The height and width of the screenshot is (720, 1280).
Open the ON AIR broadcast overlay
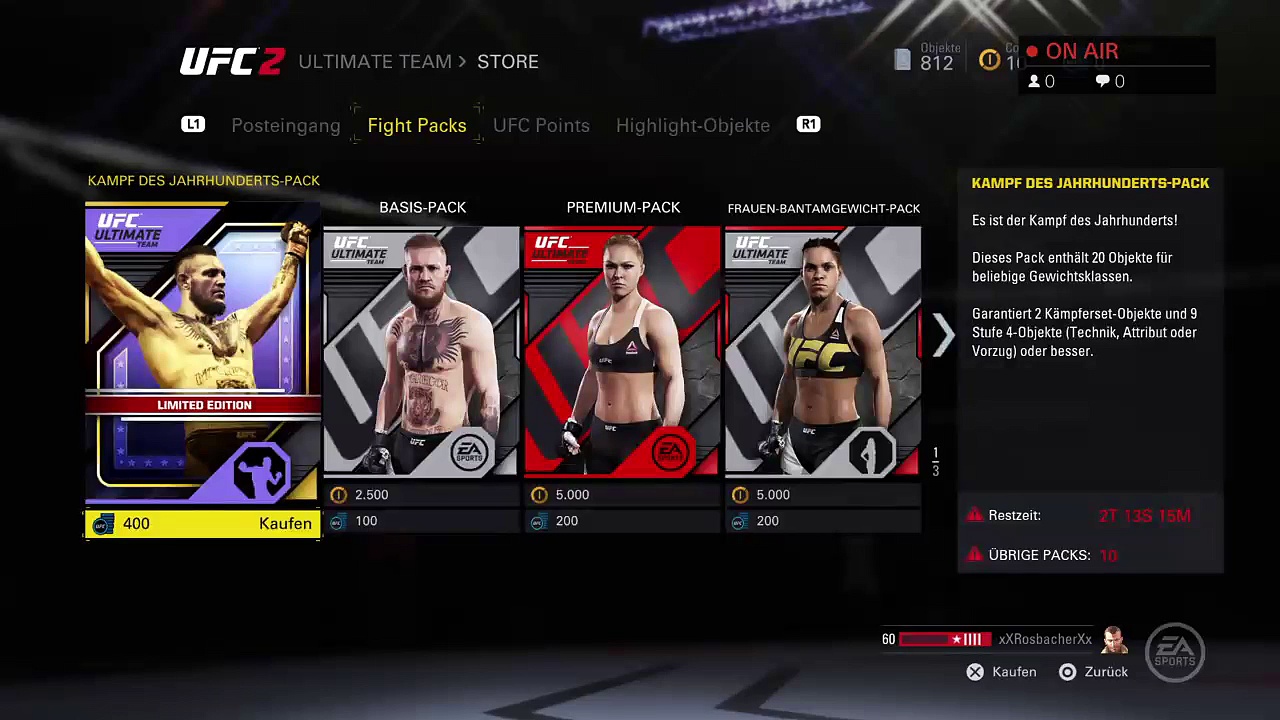point(1081,52)
